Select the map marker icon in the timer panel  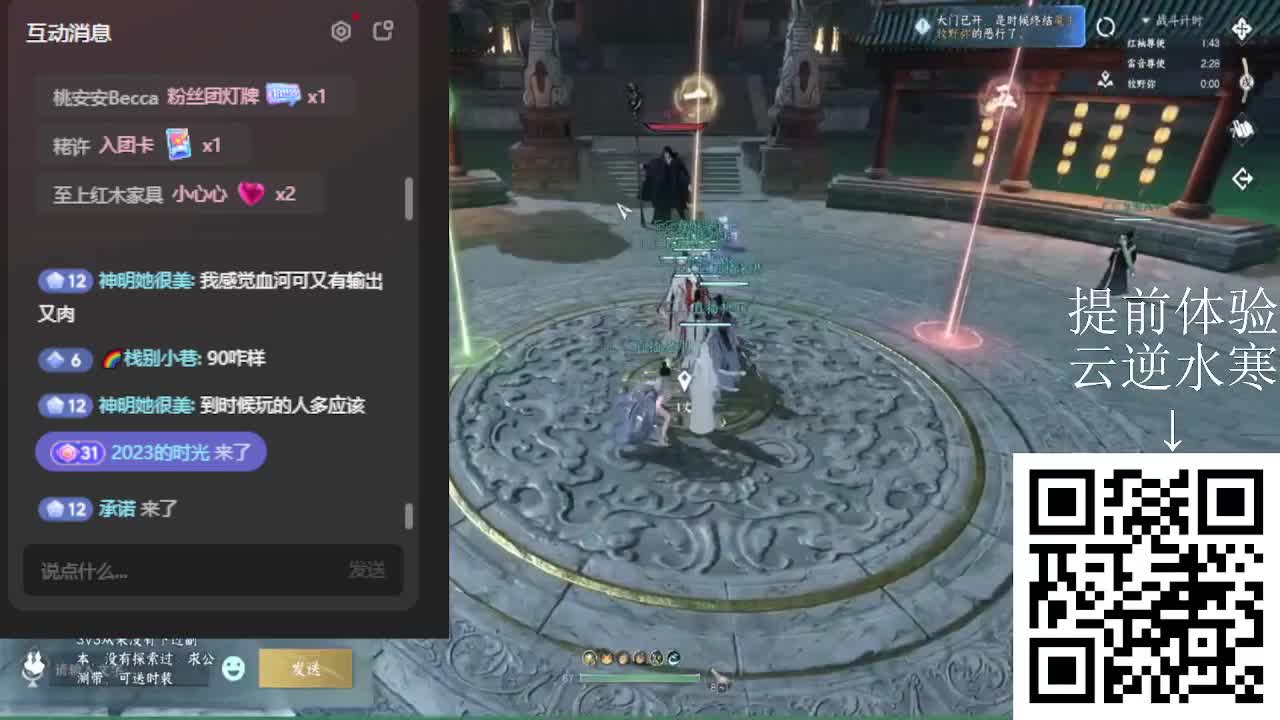pos(1105,80)
